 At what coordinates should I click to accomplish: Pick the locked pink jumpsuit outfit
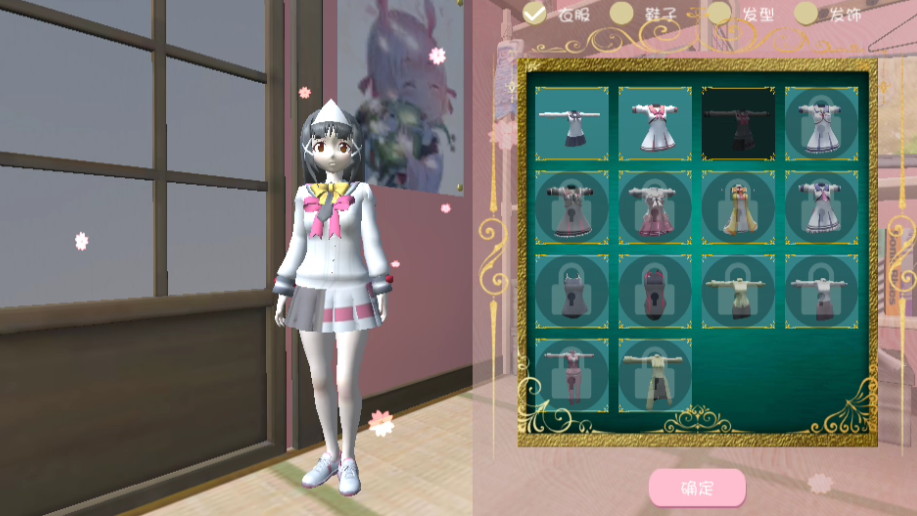(571, 375)
